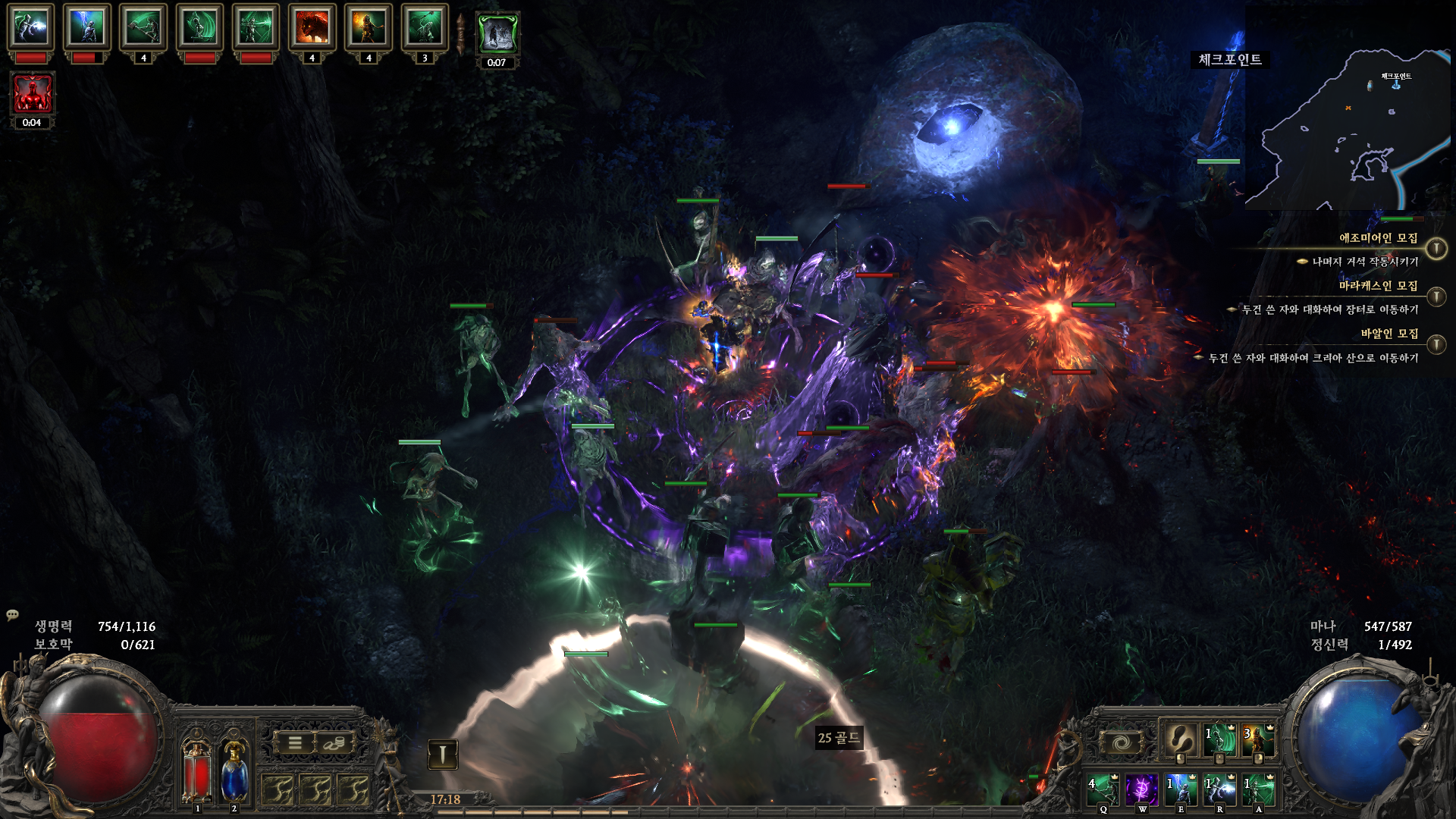Select the lightning skeleton skill on E
Viewport: 1456px width, 819px height.
[1181, 789]
